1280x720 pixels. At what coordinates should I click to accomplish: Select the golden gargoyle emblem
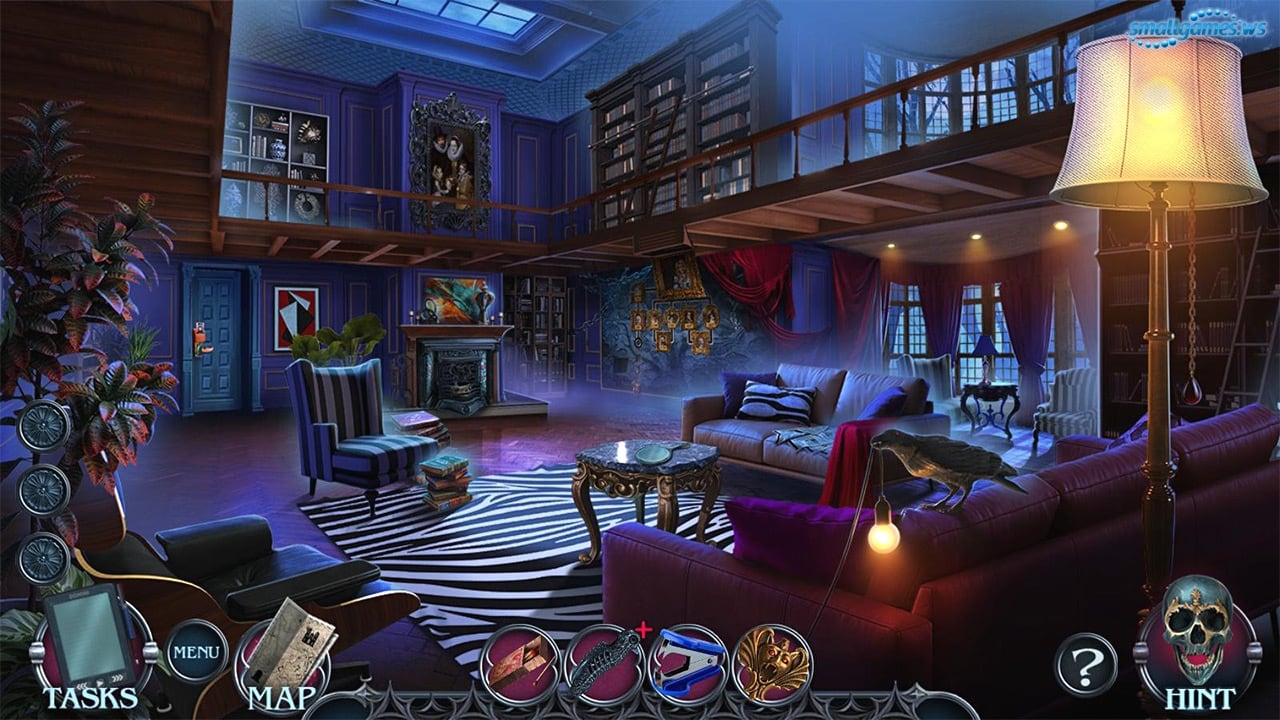771,662
